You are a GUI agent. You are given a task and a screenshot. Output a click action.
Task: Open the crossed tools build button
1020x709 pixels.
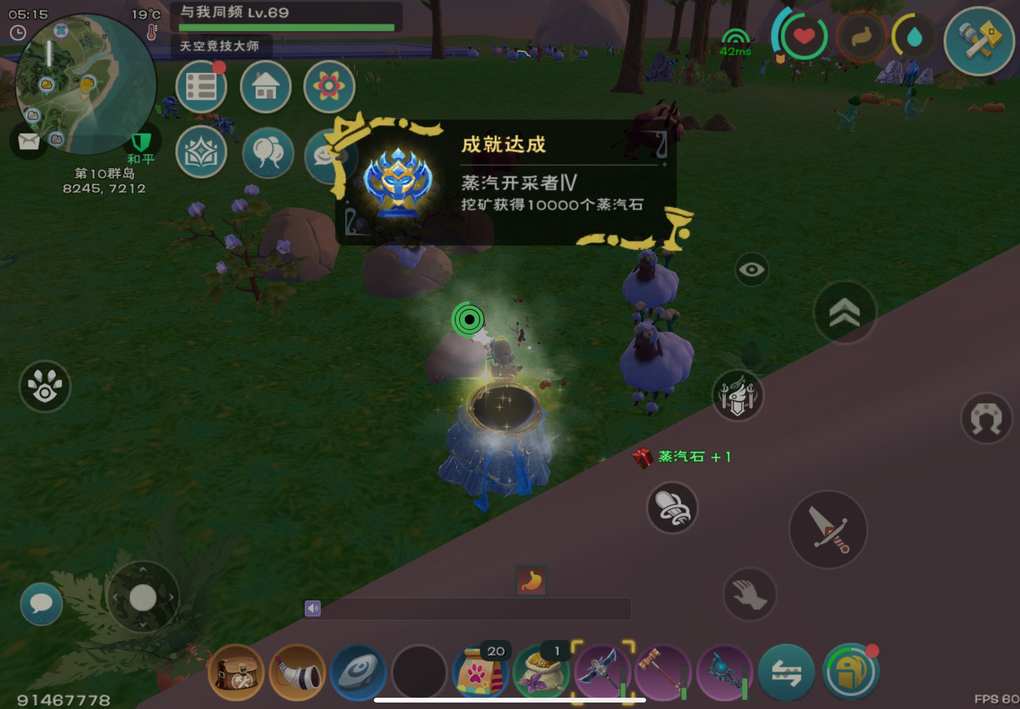point(979,41)
